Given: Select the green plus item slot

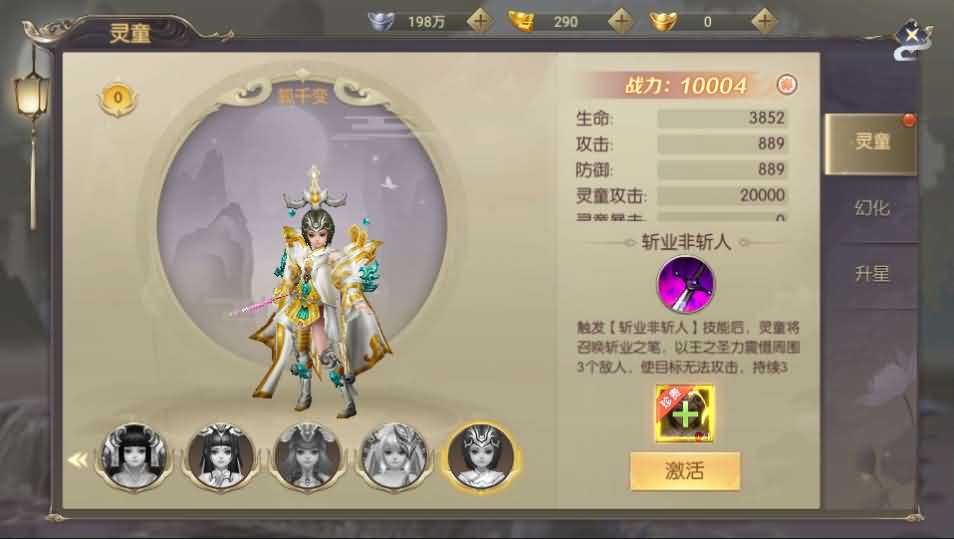Looking at the screenshot, I should coord(685,413).
